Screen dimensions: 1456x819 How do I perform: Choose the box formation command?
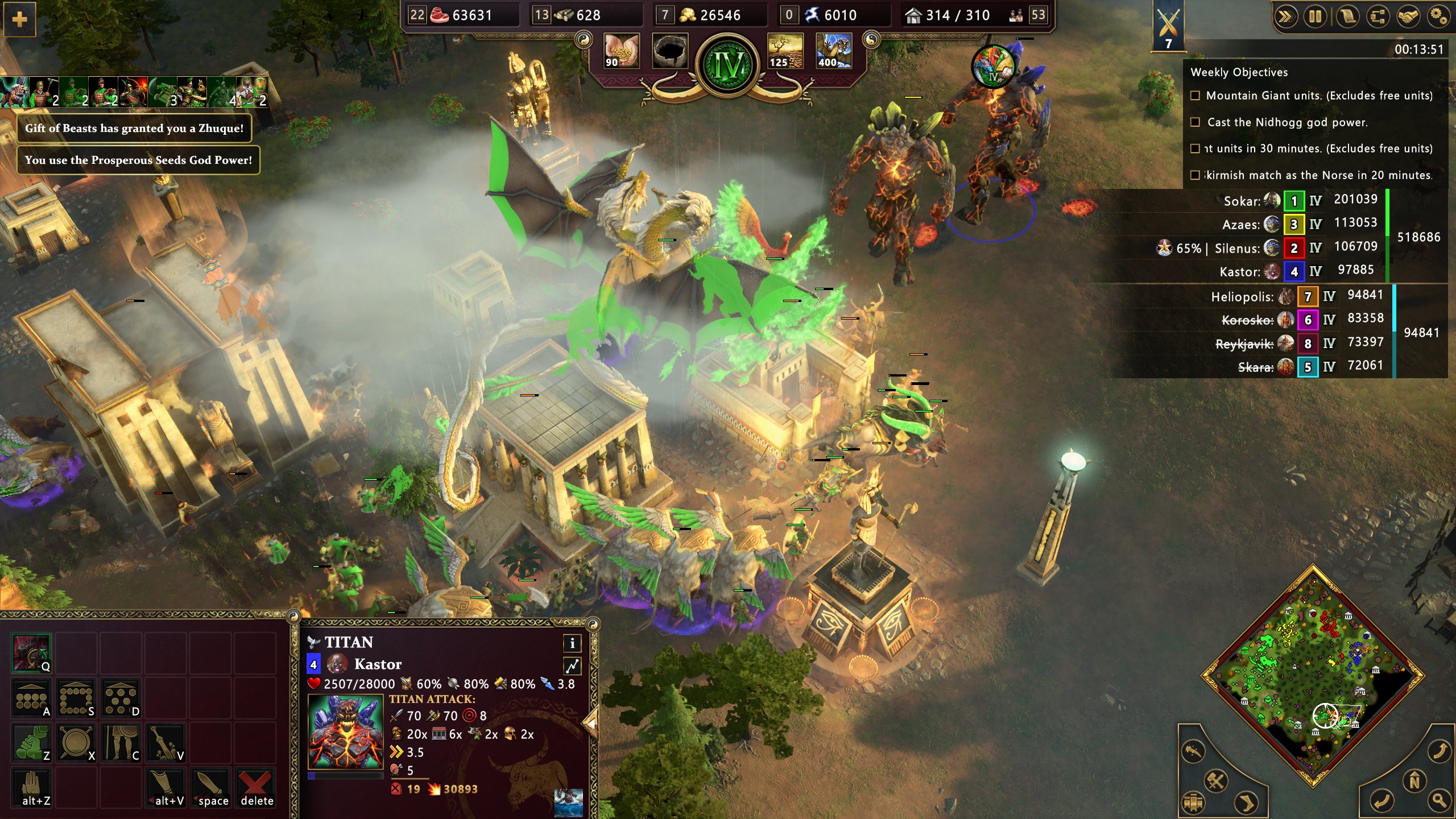76,698
